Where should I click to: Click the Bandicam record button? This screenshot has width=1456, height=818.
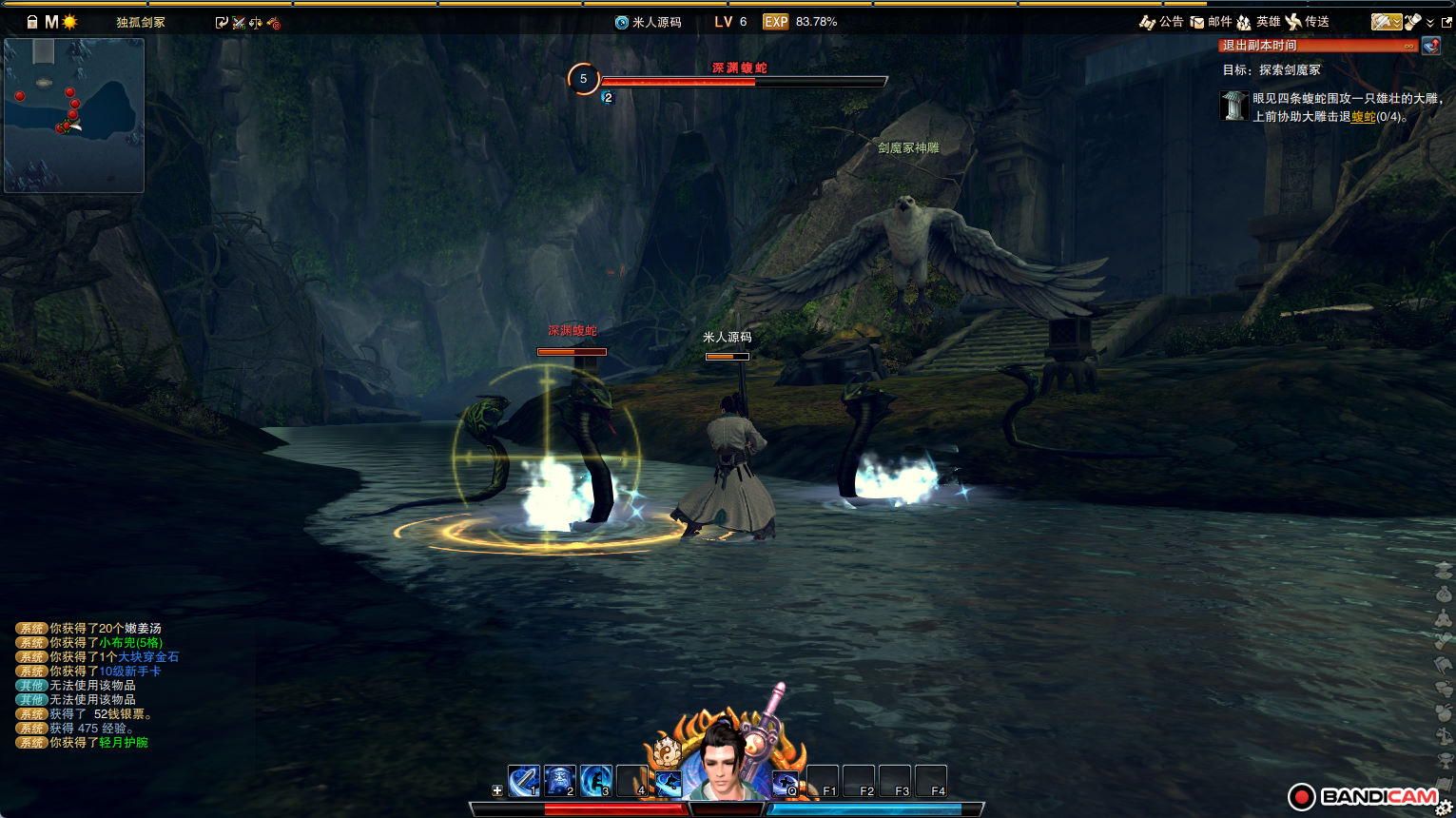coord(1301,797)
